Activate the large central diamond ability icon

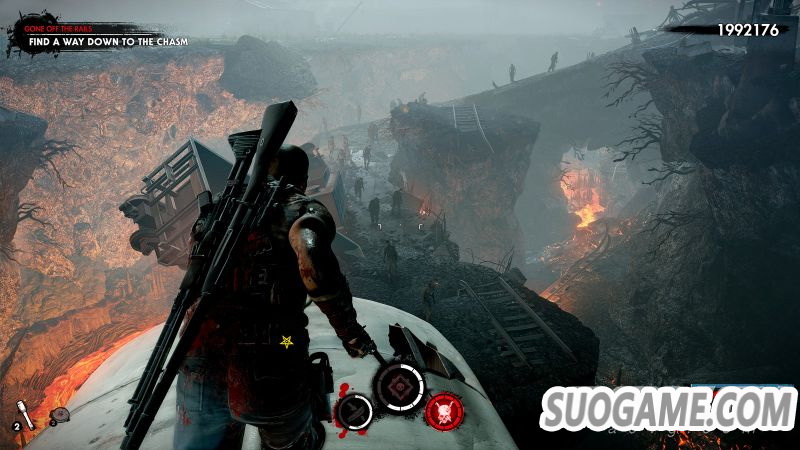click(x=400, y=387)
